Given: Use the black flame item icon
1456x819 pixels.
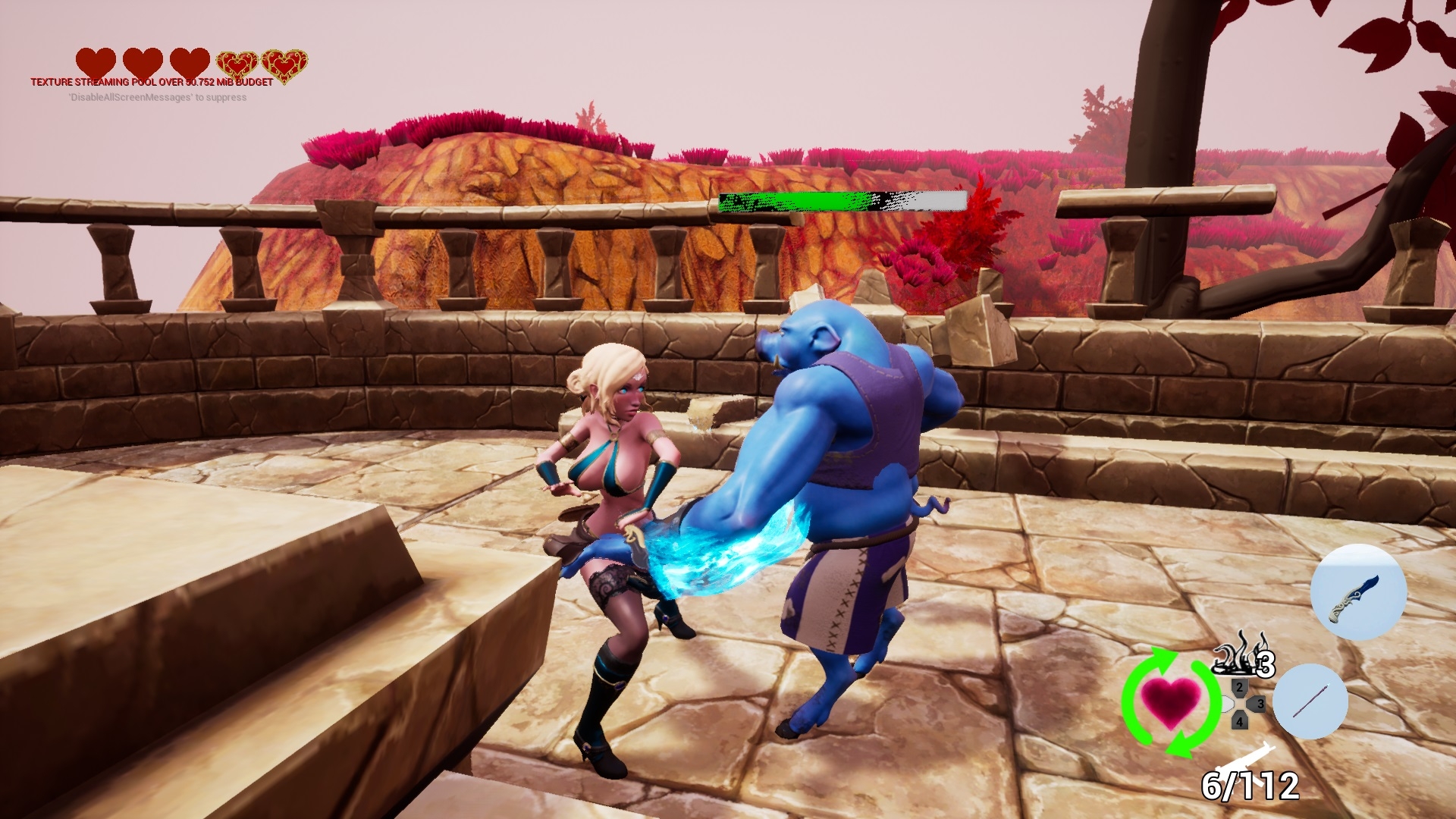Looking at the screenshot, I should [1237, 655].
